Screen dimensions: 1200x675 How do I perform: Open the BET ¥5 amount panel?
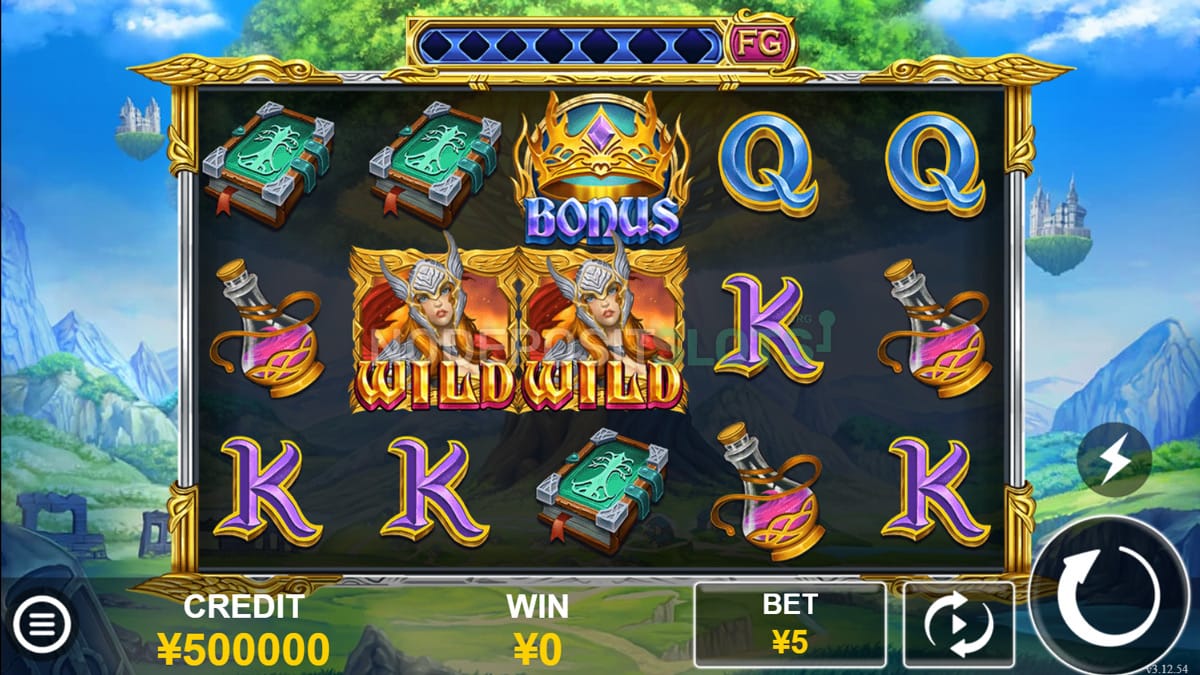(790, 625)
